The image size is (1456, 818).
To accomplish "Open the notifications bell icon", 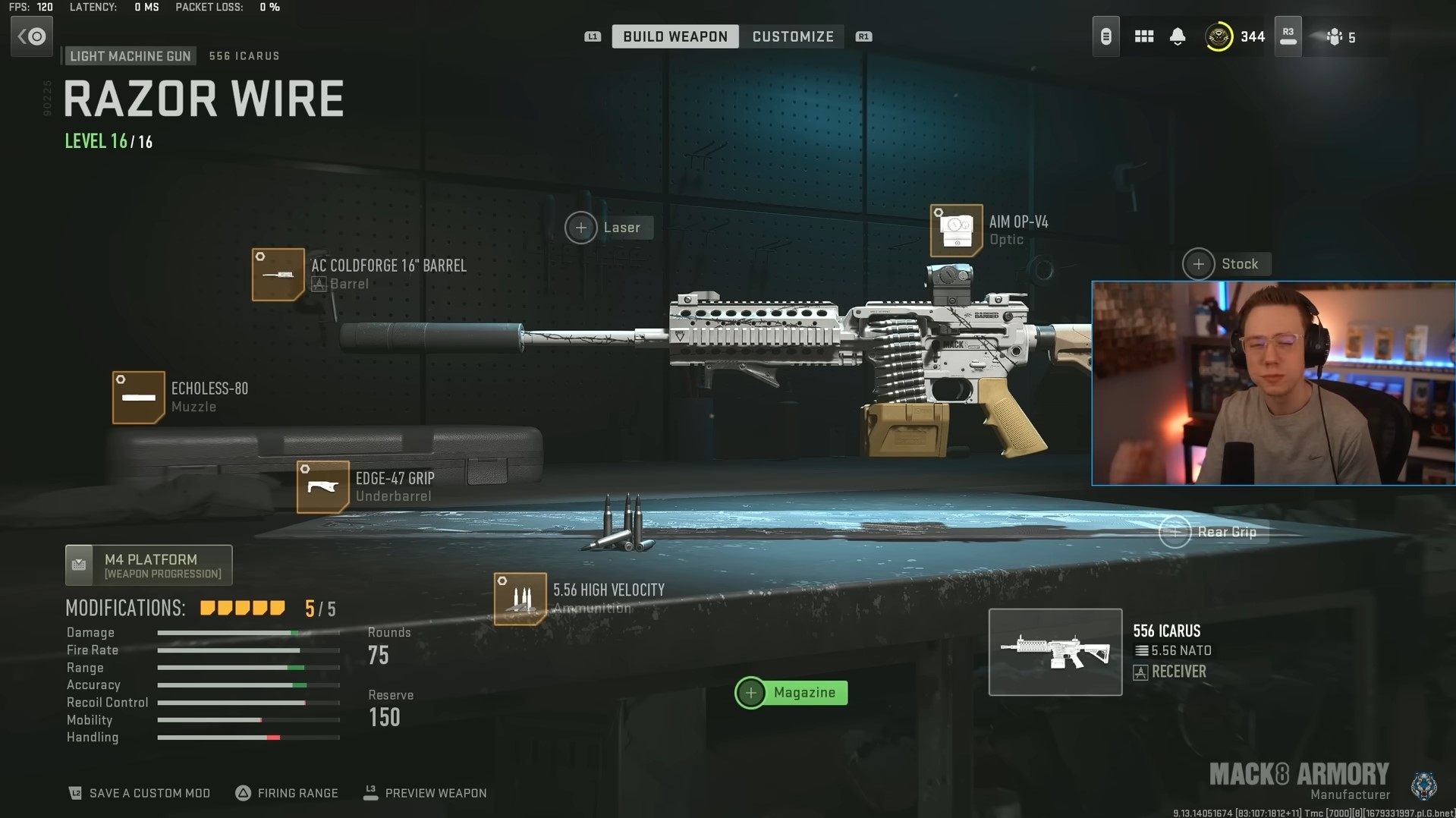I will point(1178,36).
